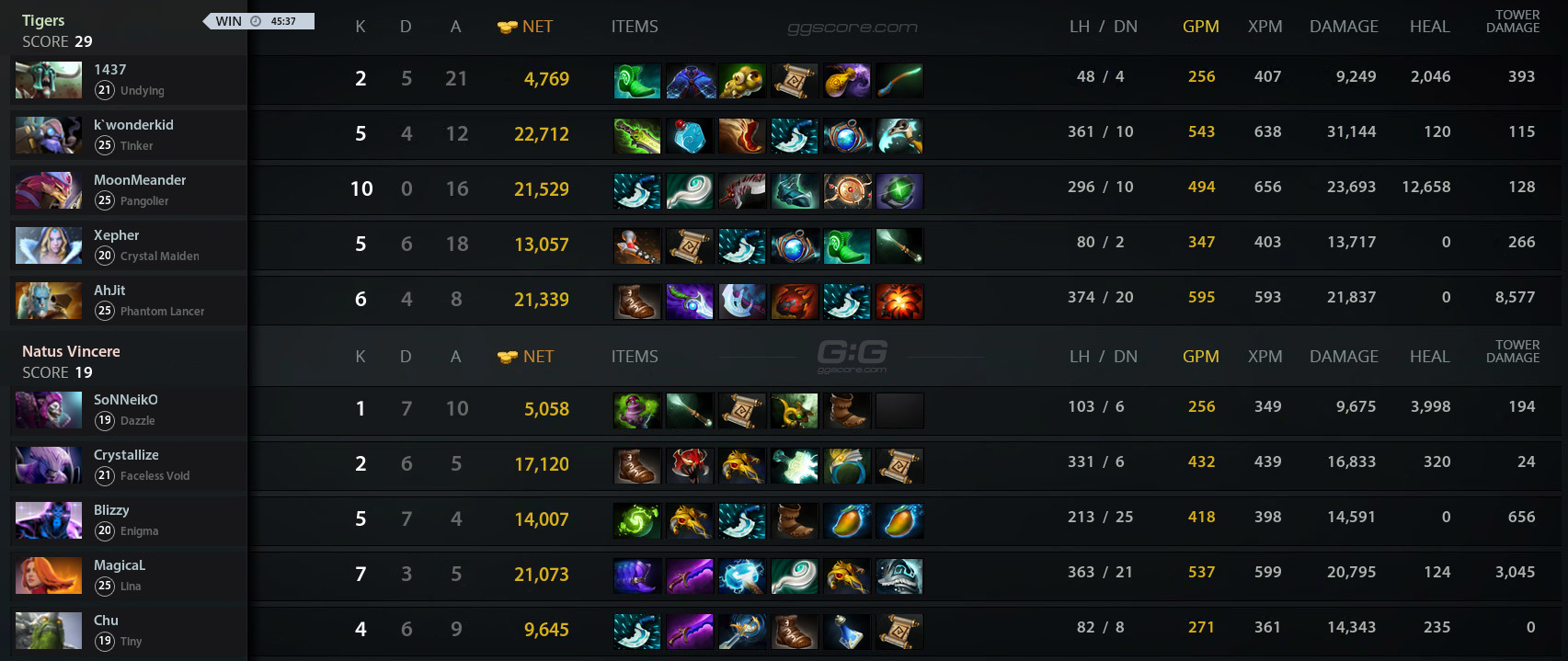Viewport: 1568px width, 661px height.
Task: Click MoonMeander's player name
Action: click(x=140, y=180)
